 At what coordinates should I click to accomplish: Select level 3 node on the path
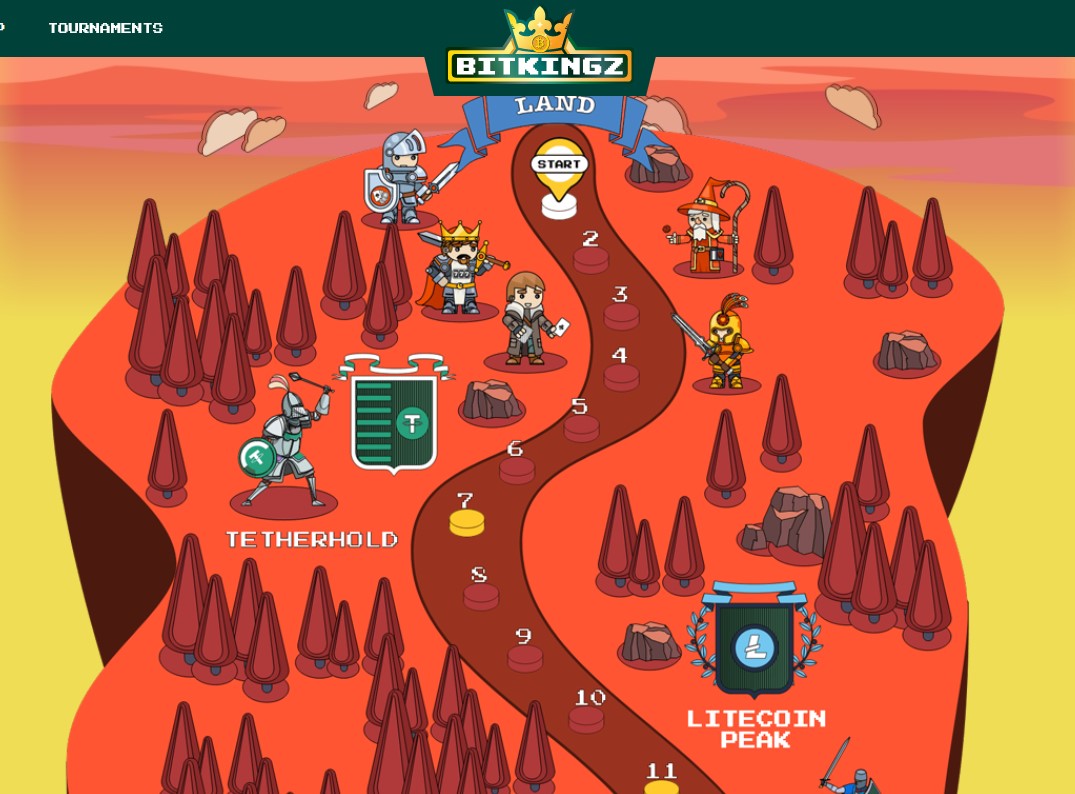[x=621, y=314]
